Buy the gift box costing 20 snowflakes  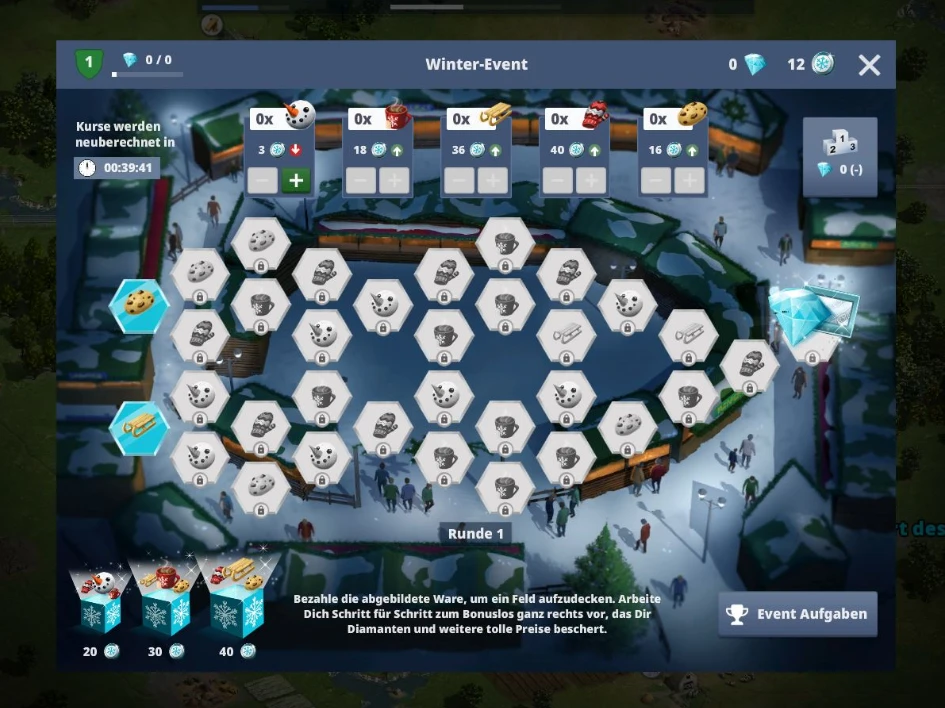pos(98,603)
